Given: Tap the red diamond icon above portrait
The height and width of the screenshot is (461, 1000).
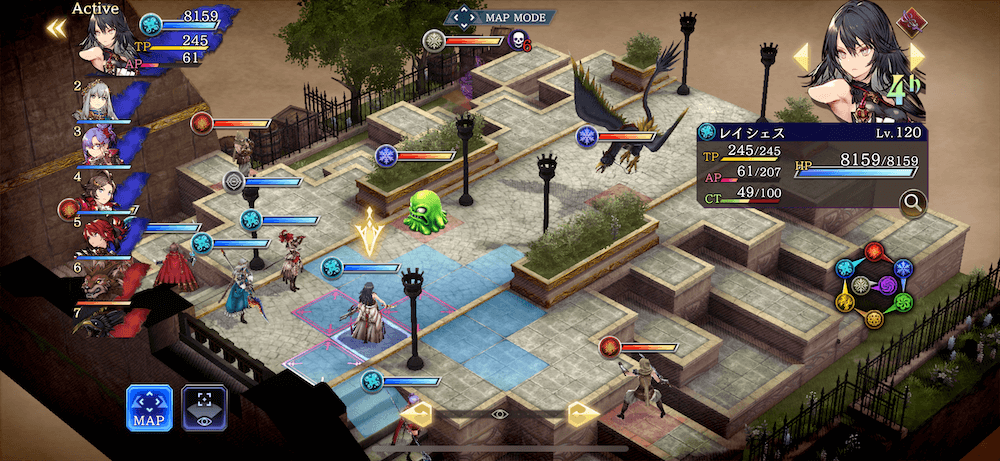Looking at the screenshot, I should [909, 18].
